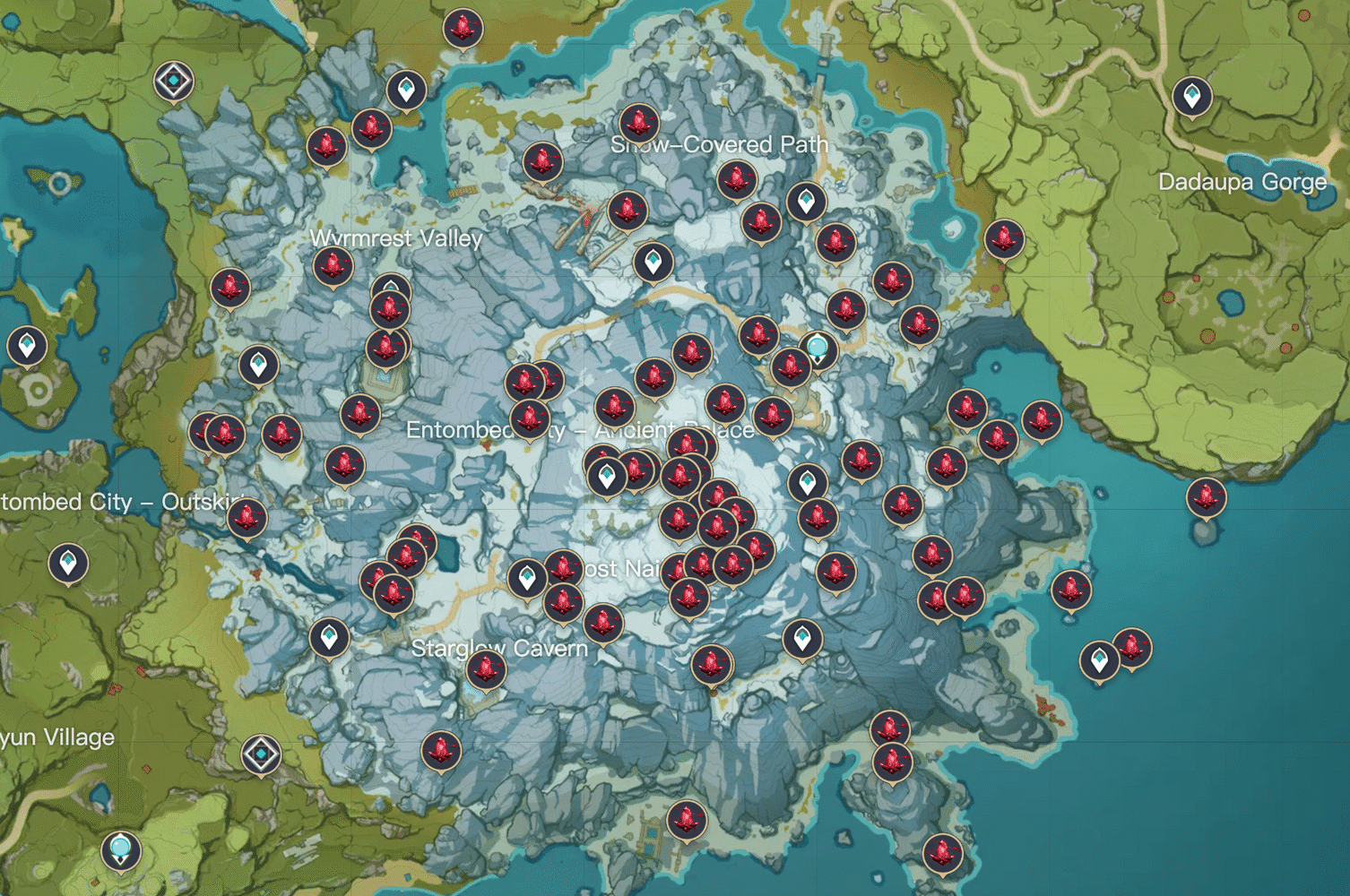Click the topmost Crimson Agate marker on the map
The height and width of the screenshot is (896, 1350).
tap(463, 27)
